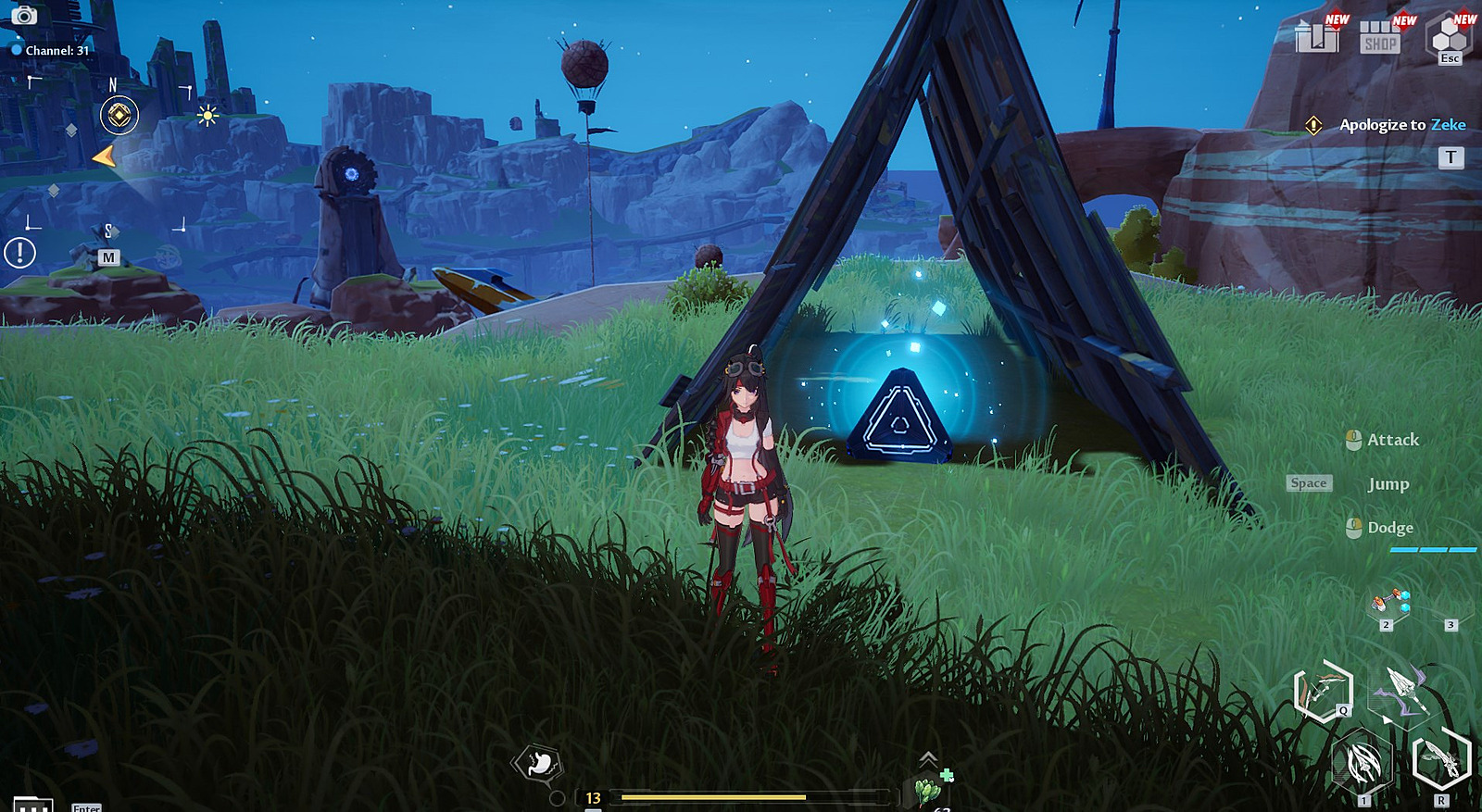
Task: Open the main hexagon menu
Action: tap(1449, 37)
